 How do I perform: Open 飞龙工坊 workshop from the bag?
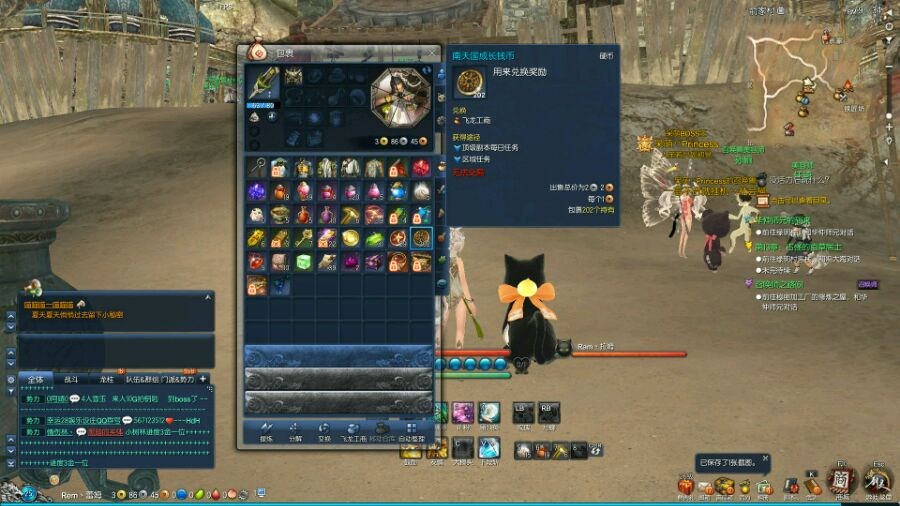[x=352, y=432]
